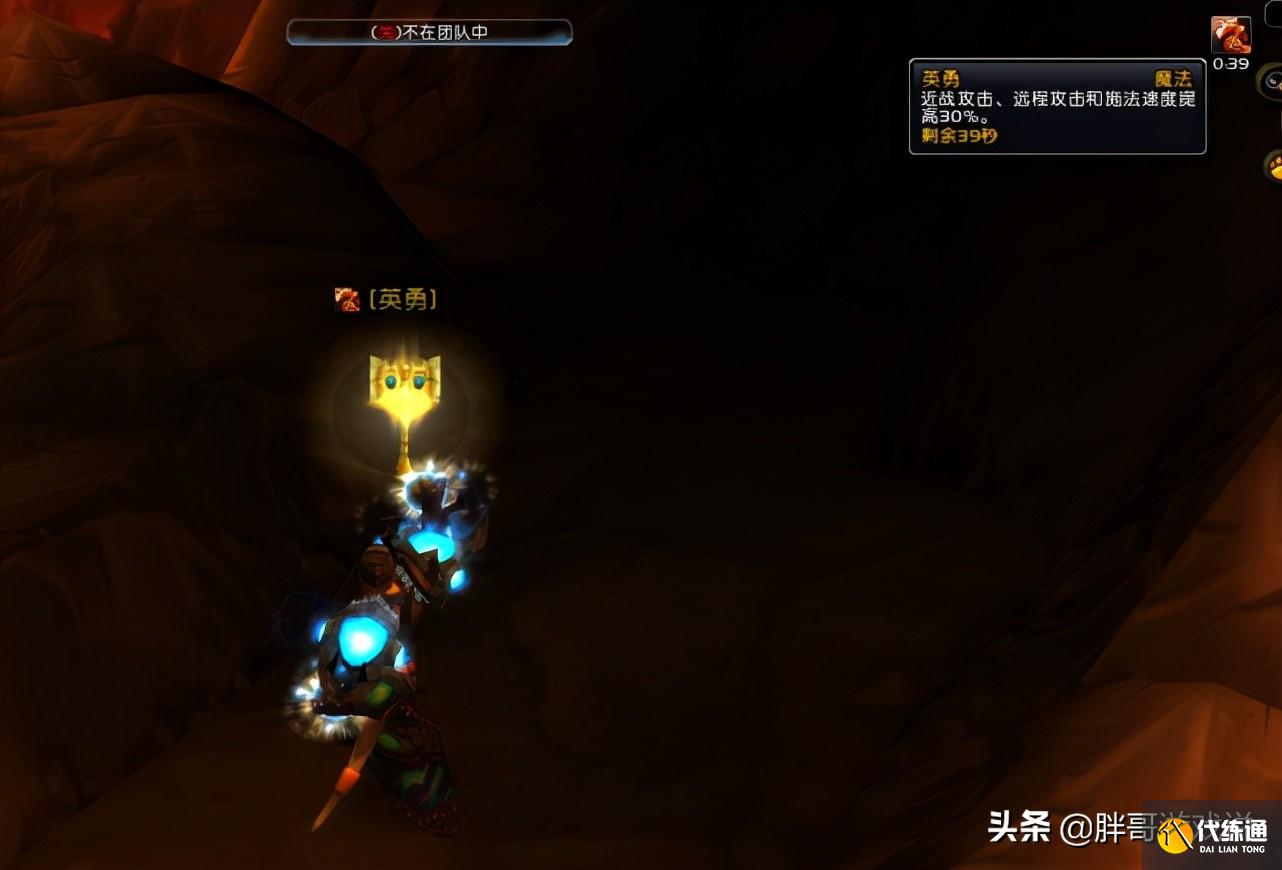Click the [英勇] raid warning text
The height and width of the screenshot is (870, 1282).
pyautogui.click(x=401, y=298)
